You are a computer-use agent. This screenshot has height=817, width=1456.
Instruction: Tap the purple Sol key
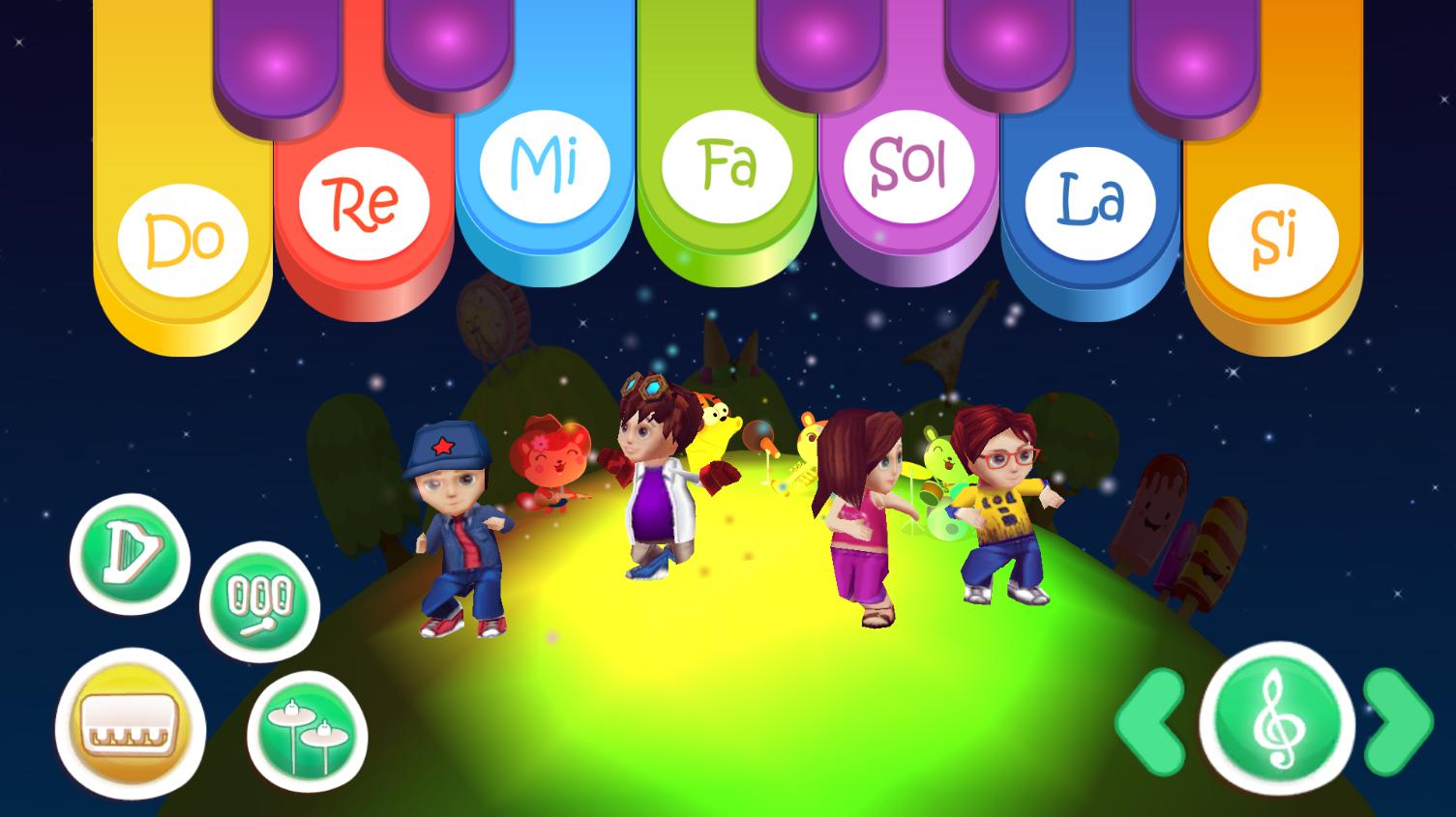tap(907, 166)
